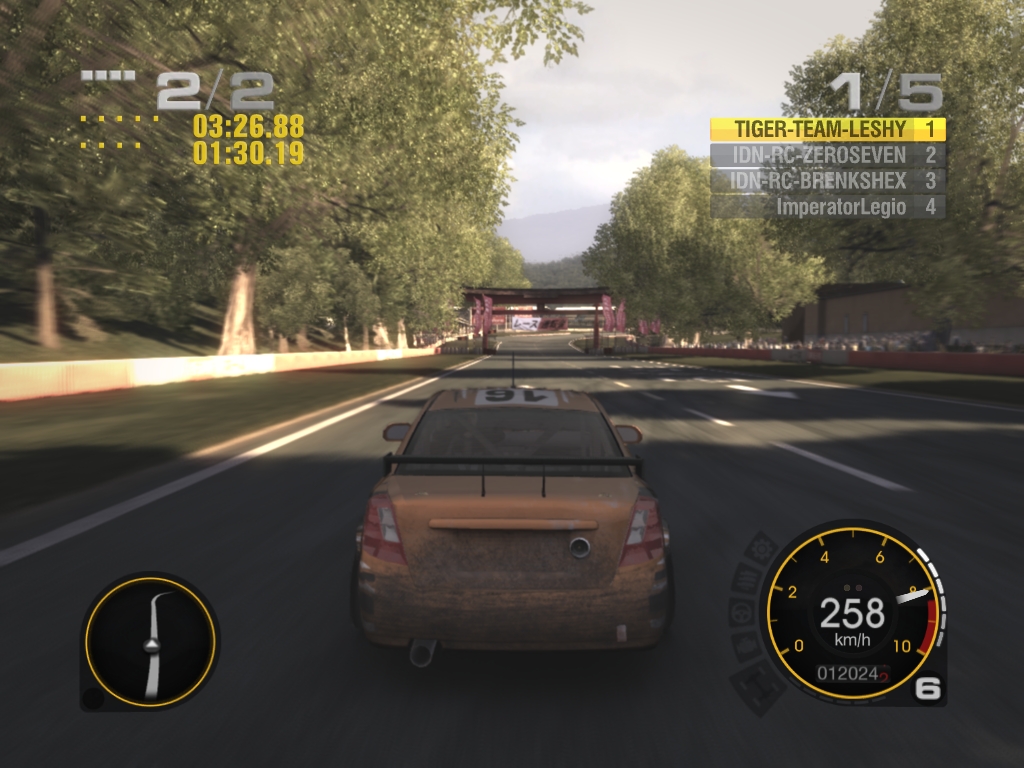Choose the IDN-RC-ZEROSEVEN leaderboard row
Image resolution: width=1024 pixels, height=768 pixels.
point(827,155)
